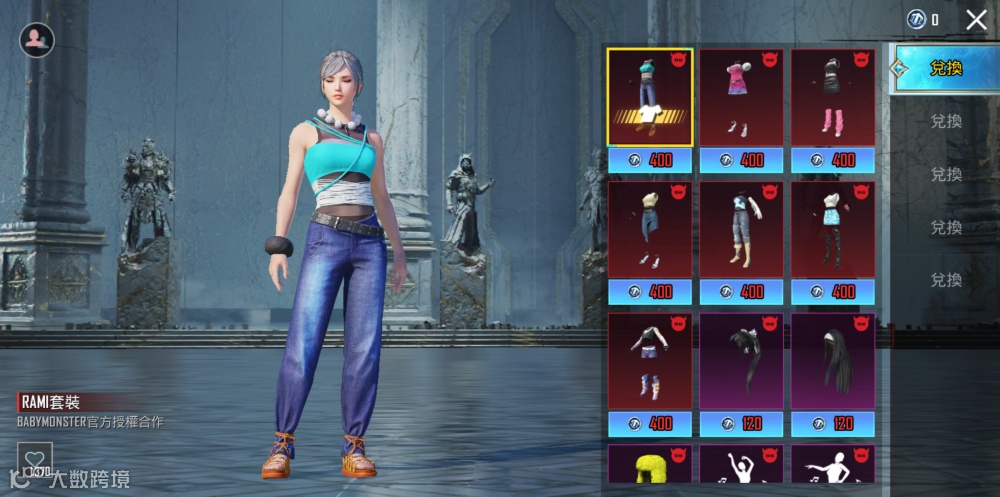Select the black ponytail hairstyle
The image size is (1000, 497).
pyautogui.click(x=741, y=360)
